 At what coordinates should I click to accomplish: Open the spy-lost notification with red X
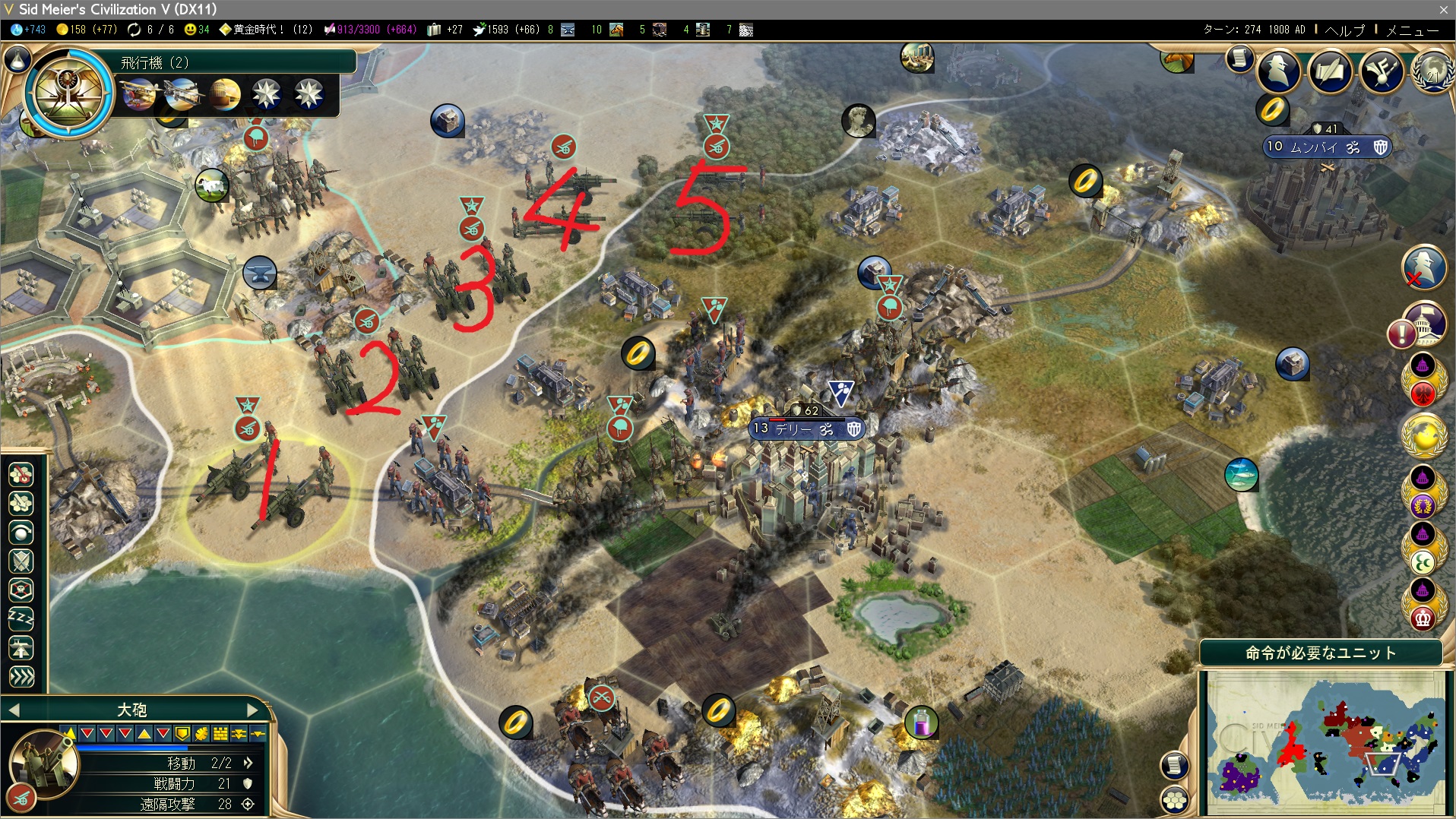tap(1423, 267)
